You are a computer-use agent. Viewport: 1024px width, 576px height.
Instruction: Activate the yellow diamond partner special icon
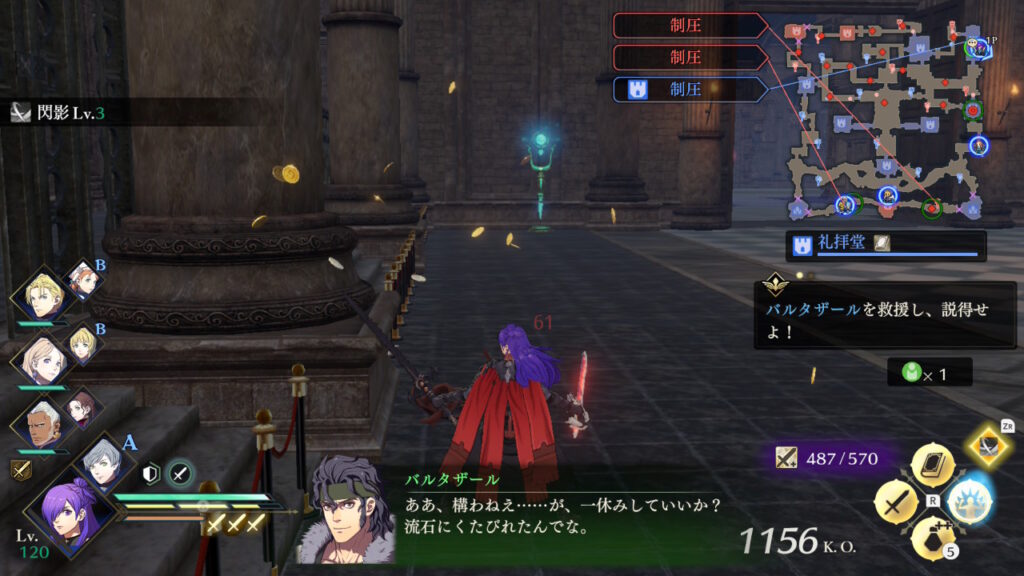(988, 446)
